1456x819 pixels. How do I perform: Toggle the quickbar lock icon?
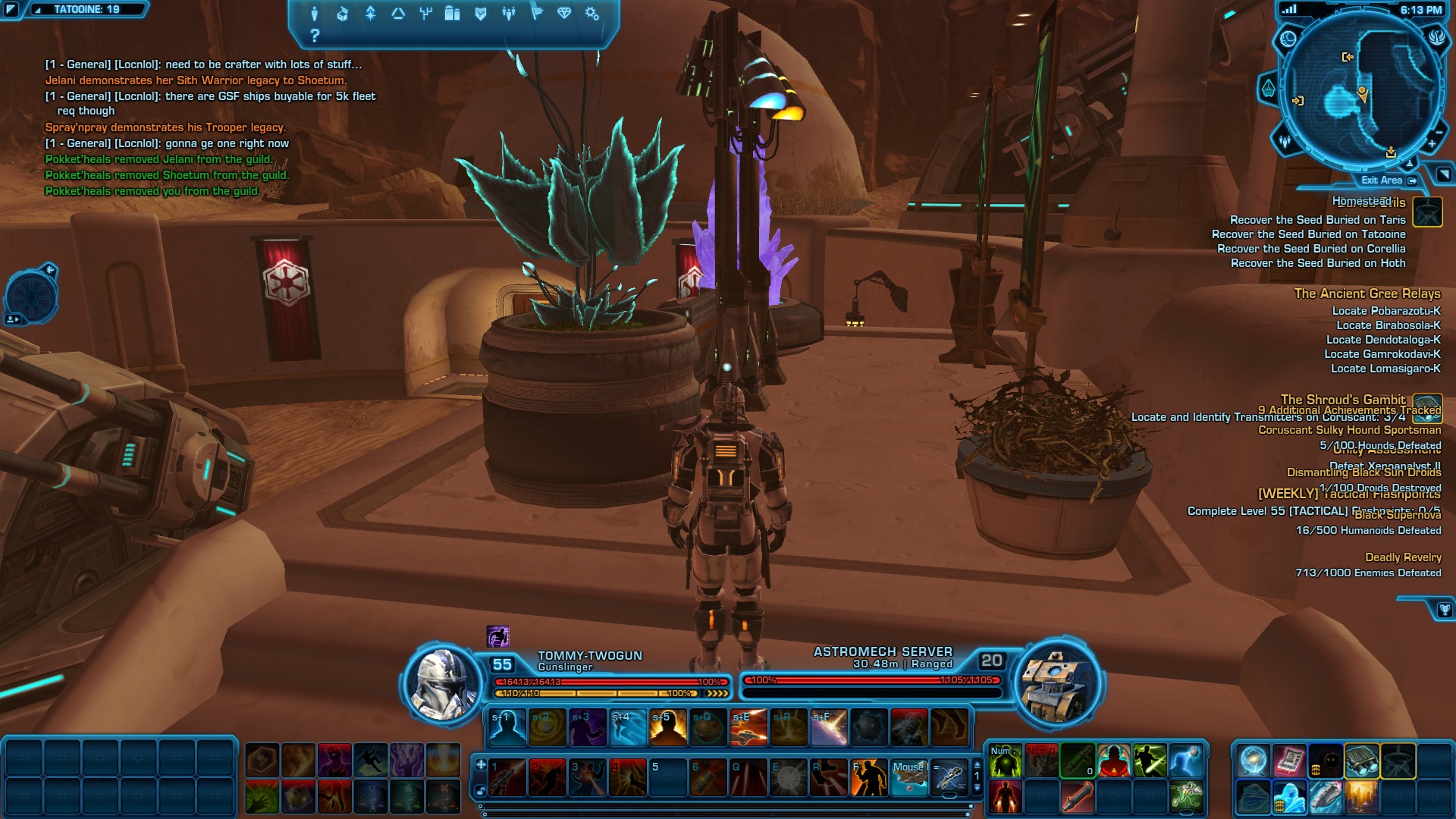(481, 791)
